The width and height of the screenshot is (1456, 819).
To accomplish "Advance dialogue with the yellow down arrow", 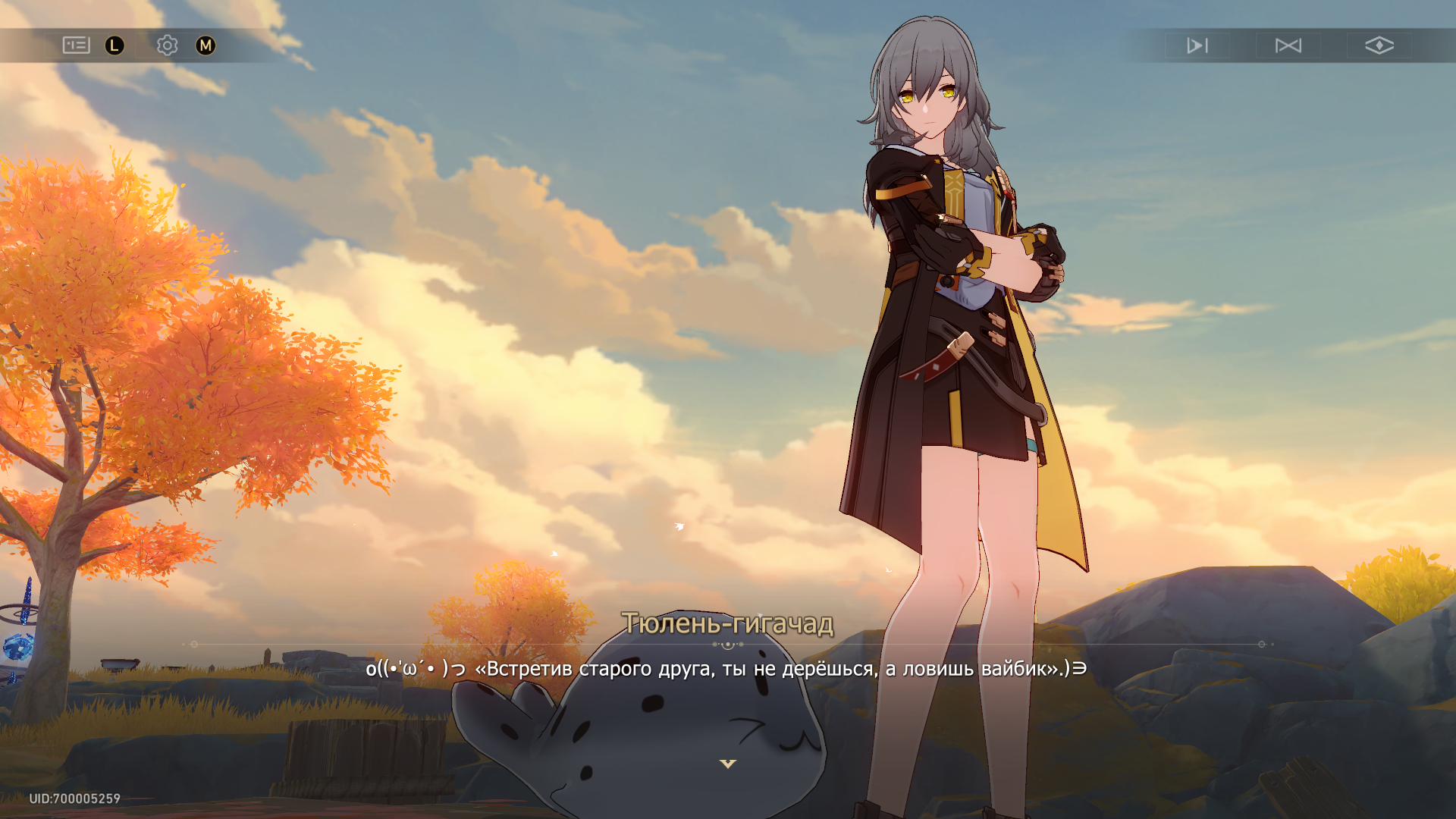I will coord(728,764).
